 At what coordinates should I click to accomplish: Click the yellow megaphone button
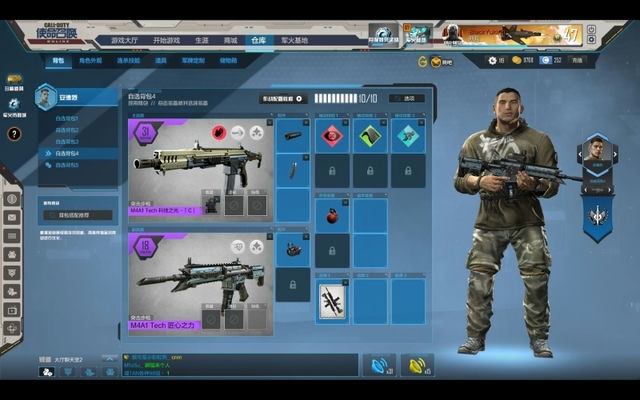[x=416, y=365]
